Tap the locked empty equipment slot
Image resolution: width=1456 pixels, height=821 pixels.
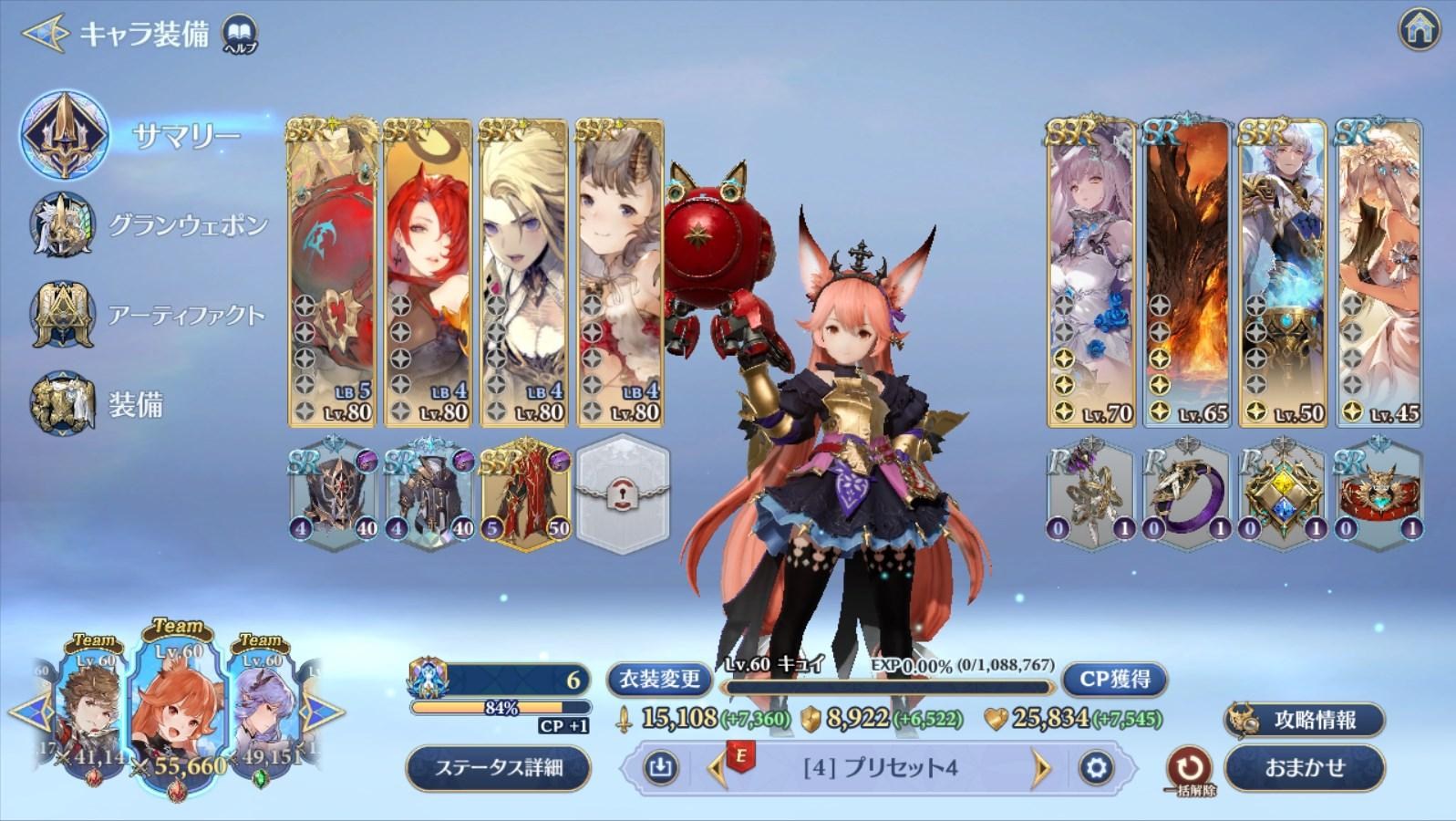point(625,493)
